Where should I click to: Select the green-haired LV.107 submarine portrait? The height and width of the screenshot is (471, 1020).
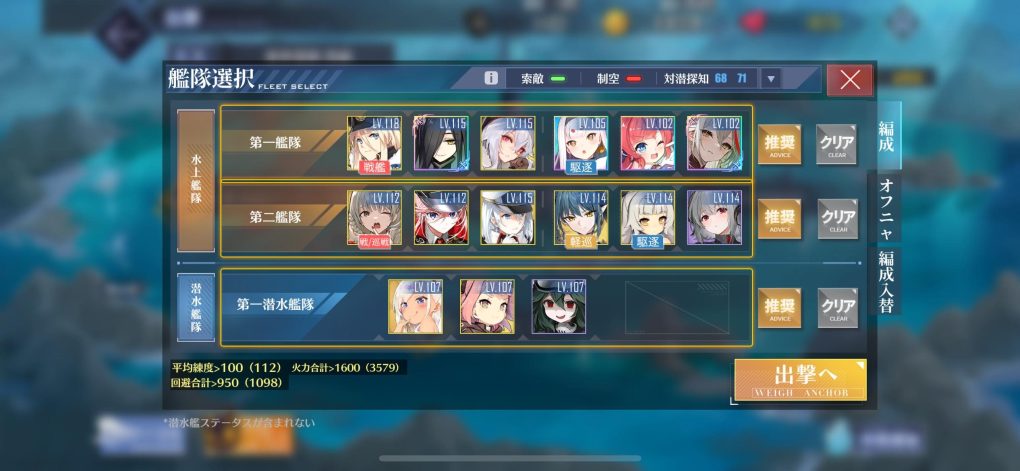click(559, 306)
